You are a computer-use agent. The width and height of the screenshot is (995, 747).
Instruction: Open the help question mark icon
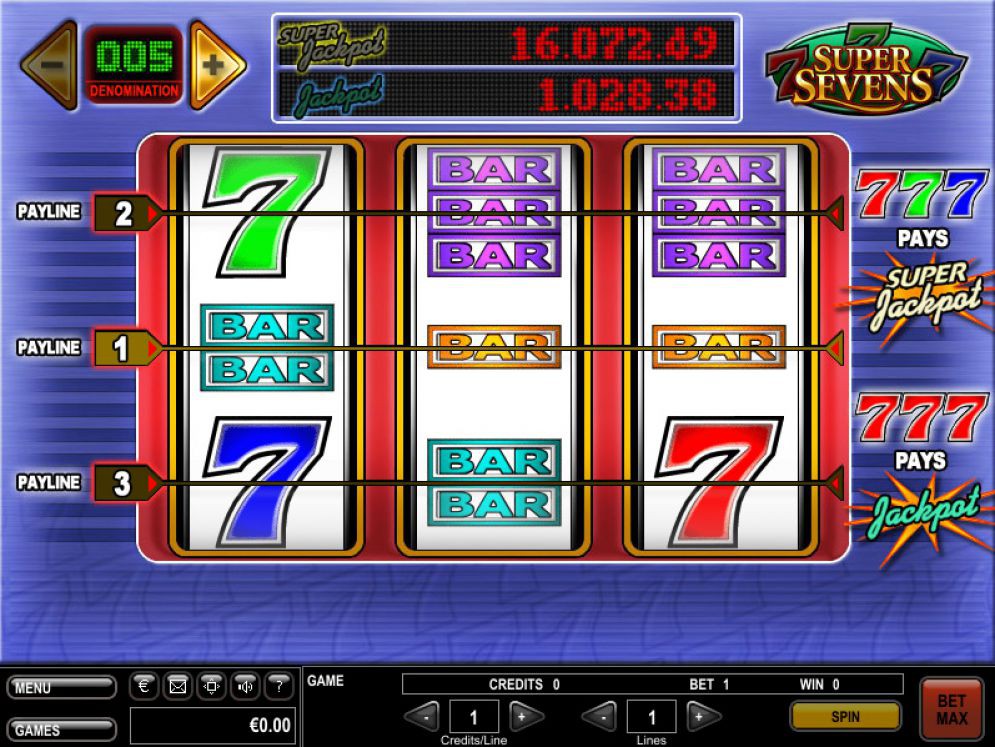tap(279, 686)
